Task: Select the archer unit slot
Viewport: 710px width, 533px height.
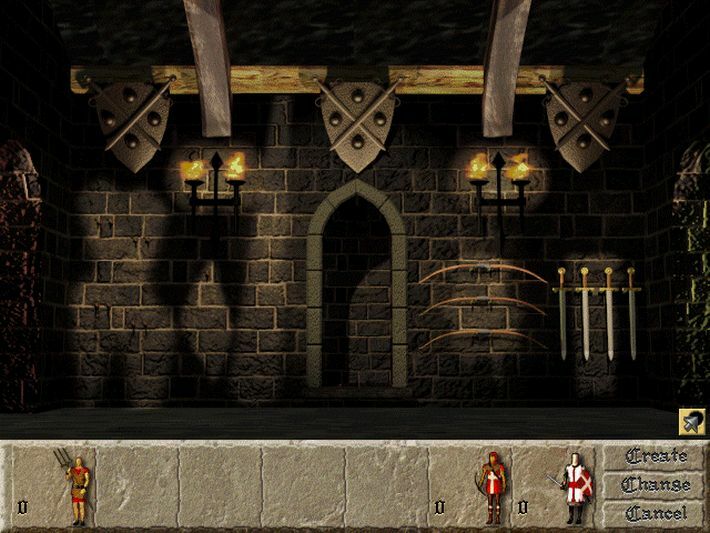Action: pyautogui.click(x=492, y=487)
